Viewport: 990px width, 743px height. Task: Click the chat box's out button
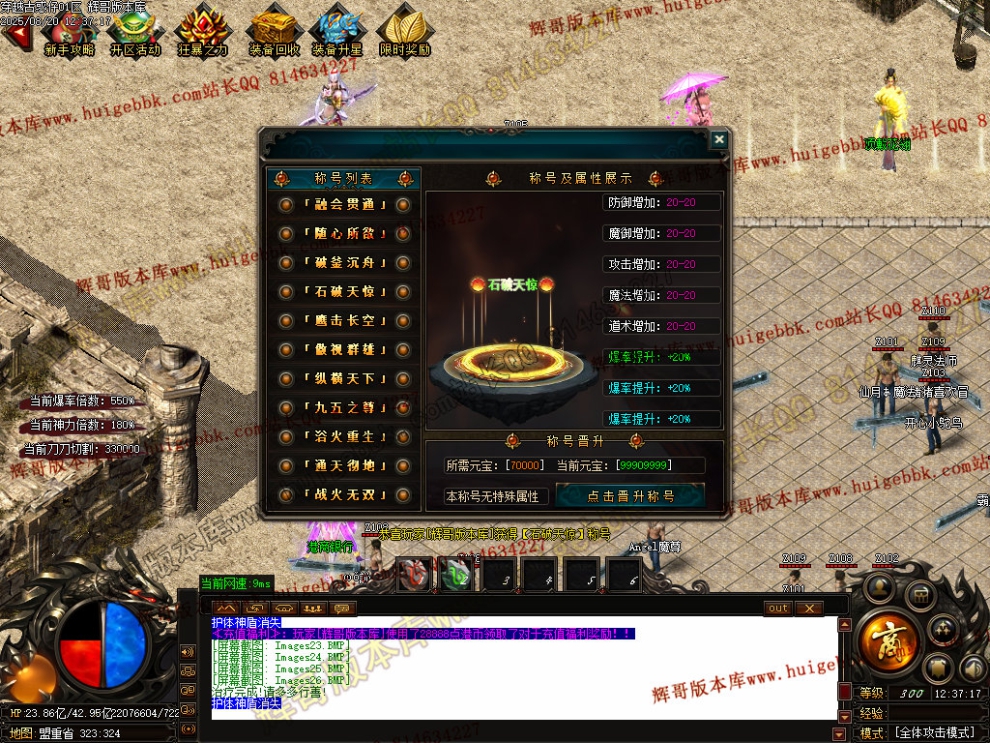point(778,608)
